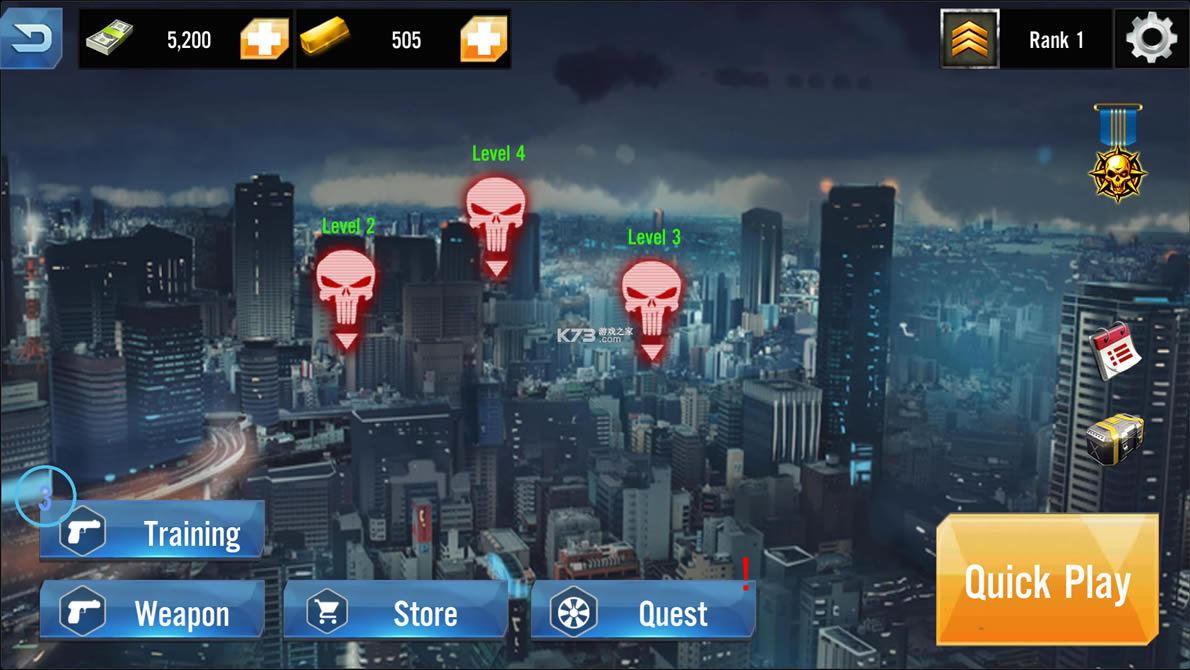Visit the Store
Screen dimensions: 1190x670
396,612
